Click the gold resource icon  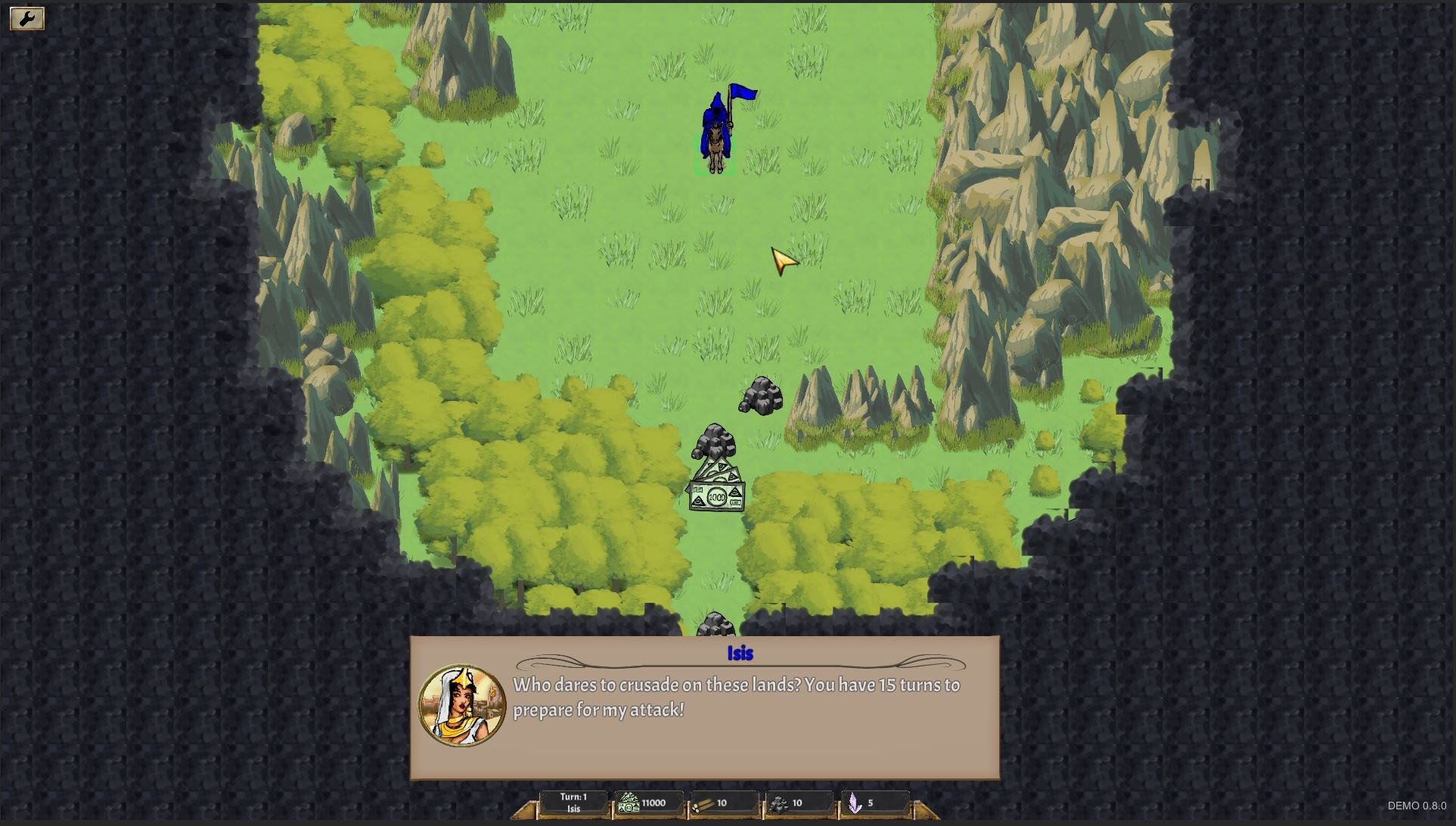point(629,803)
